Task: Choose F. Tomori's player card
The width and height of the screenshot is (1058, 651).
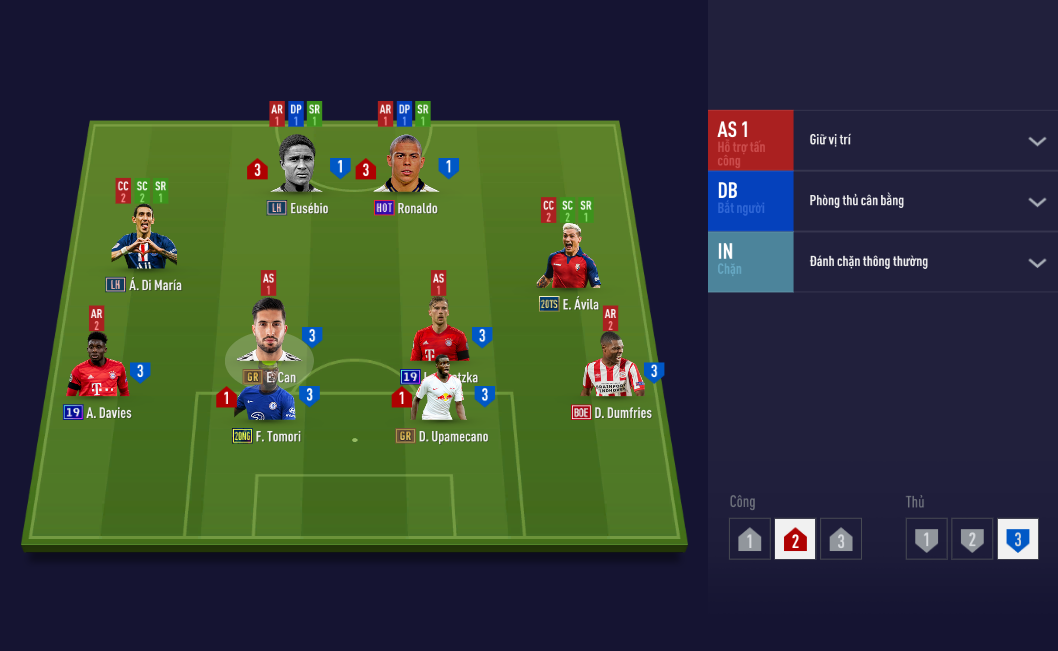Action: 267,404
